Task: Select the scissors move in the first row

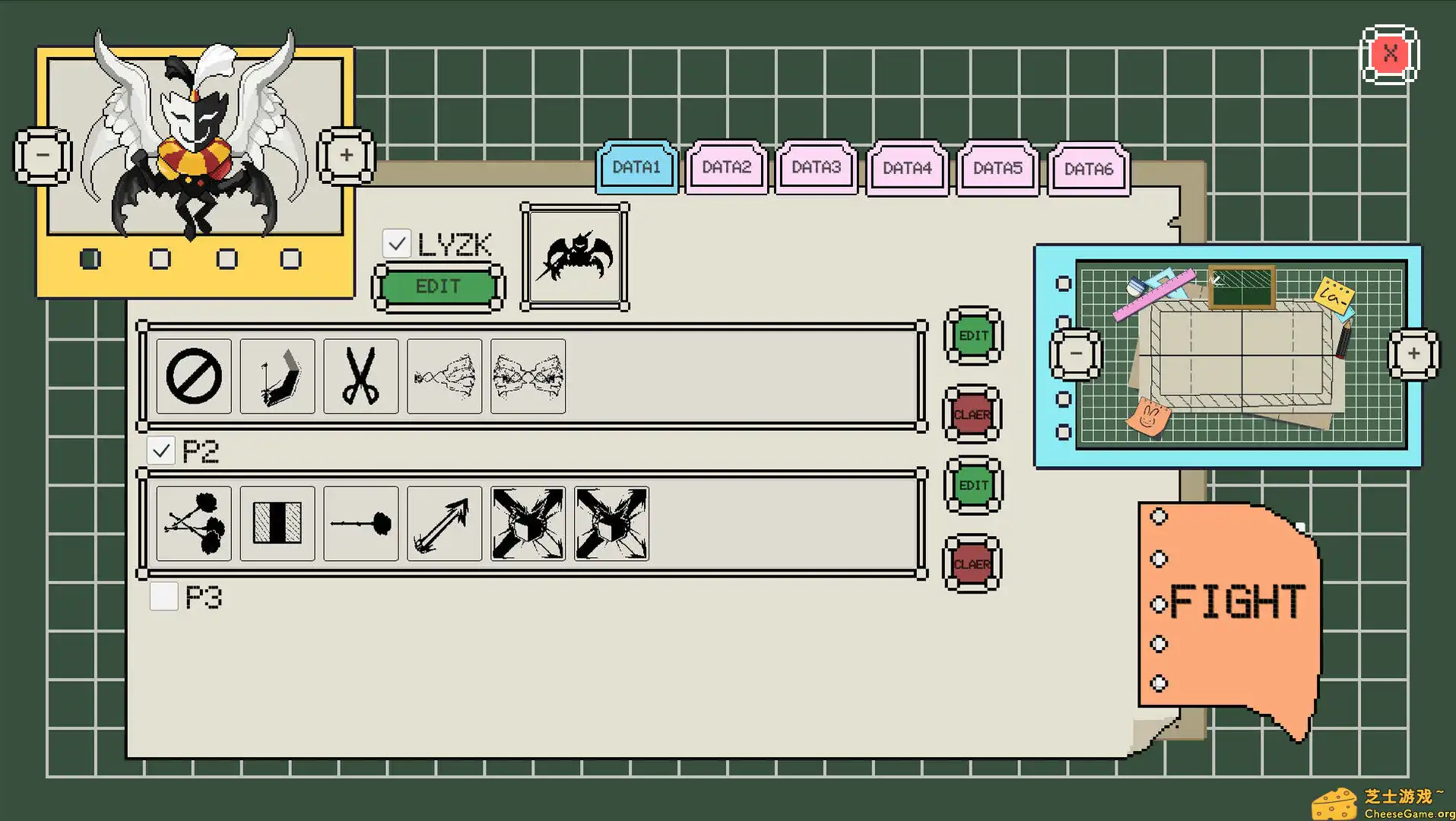Action: point(360,376)
